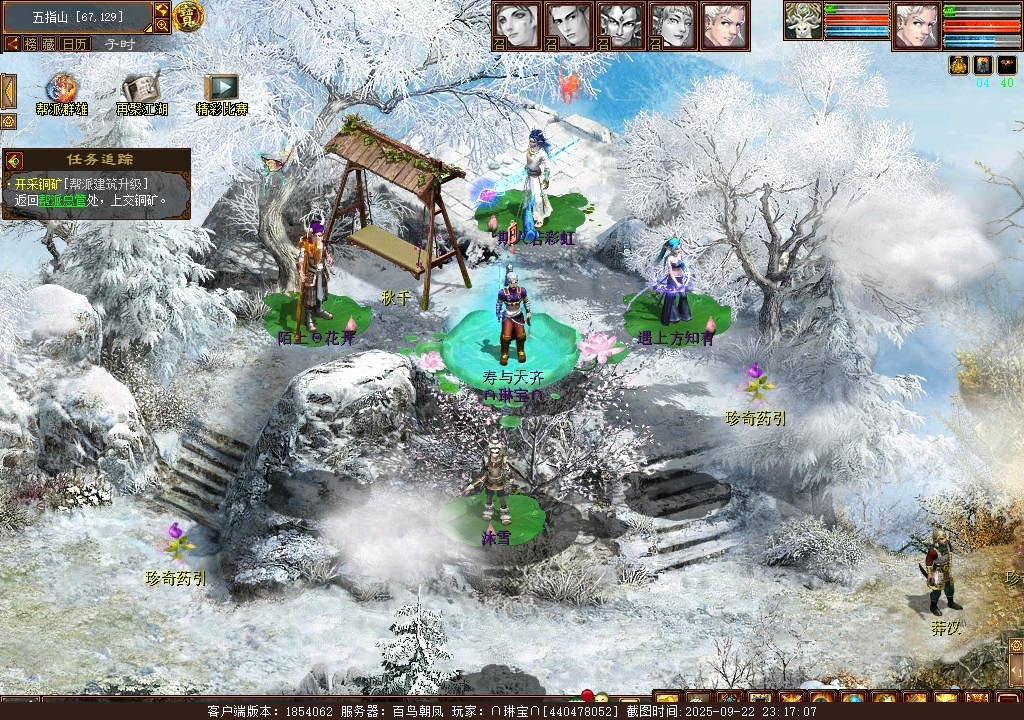Click the 榜 ranking button
Screen dimensions: 1024x720
coord(32,44)
